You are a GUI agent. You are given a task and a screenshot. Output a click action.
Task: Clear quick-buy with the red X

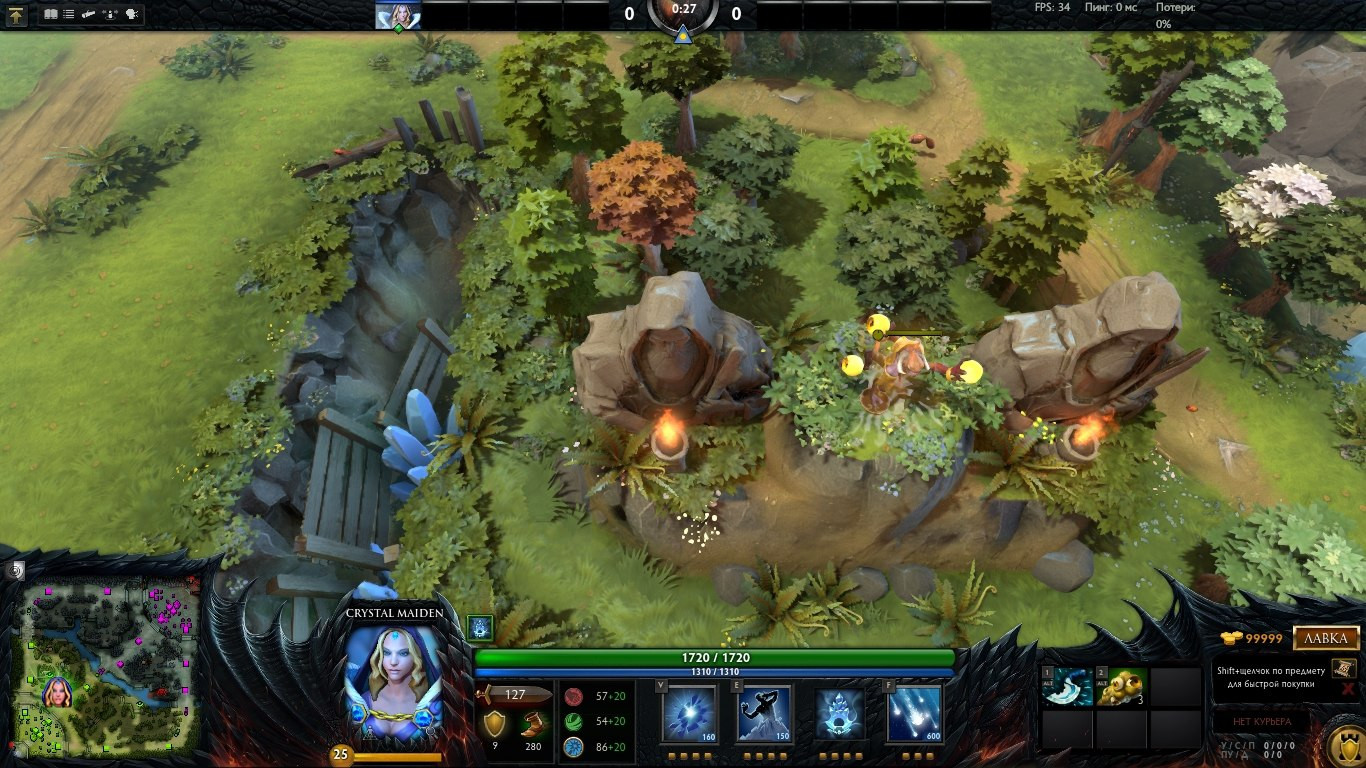[x=1348, y=688]
